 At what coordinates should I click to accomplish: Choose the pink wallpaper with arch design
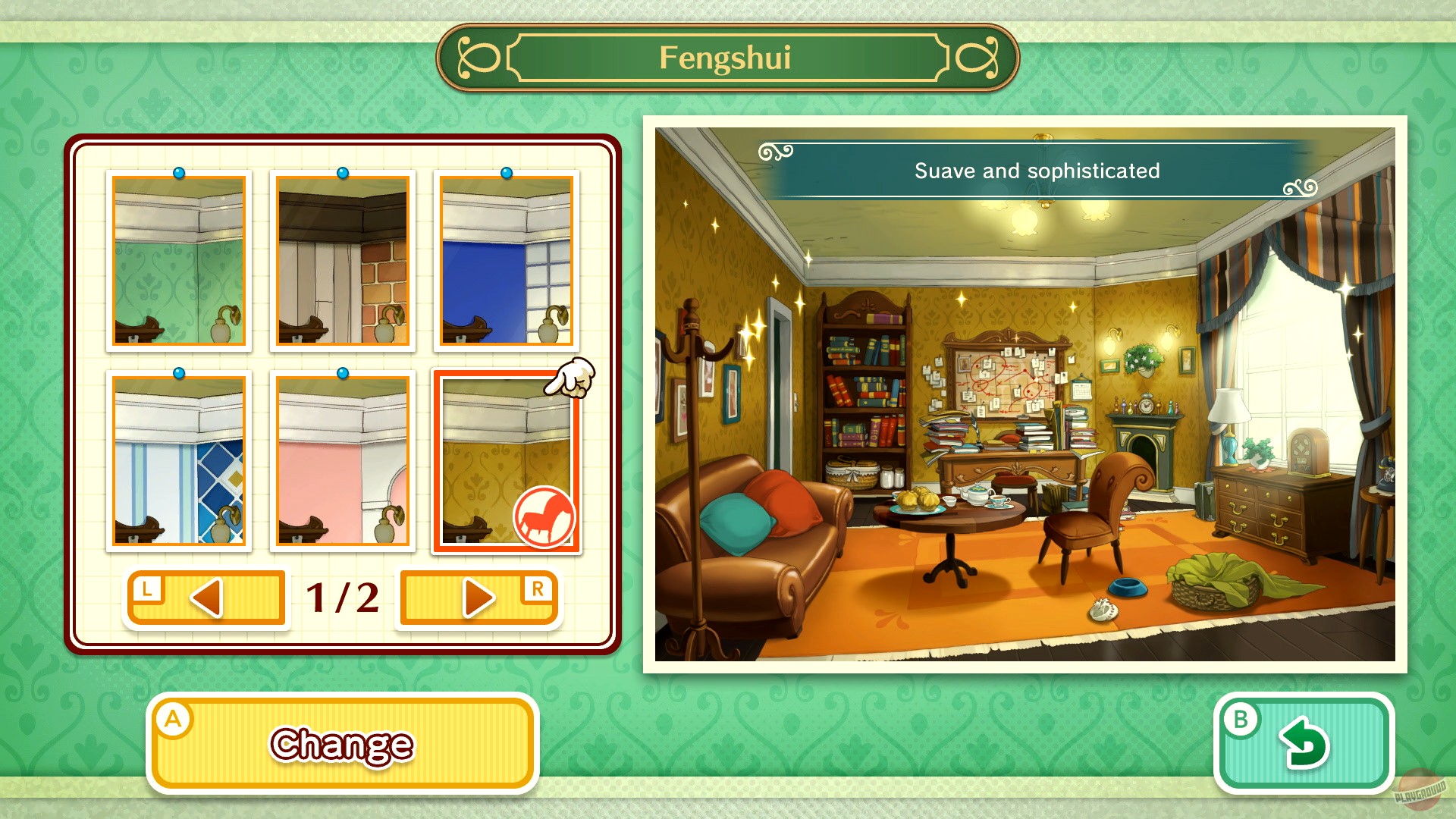344,463
